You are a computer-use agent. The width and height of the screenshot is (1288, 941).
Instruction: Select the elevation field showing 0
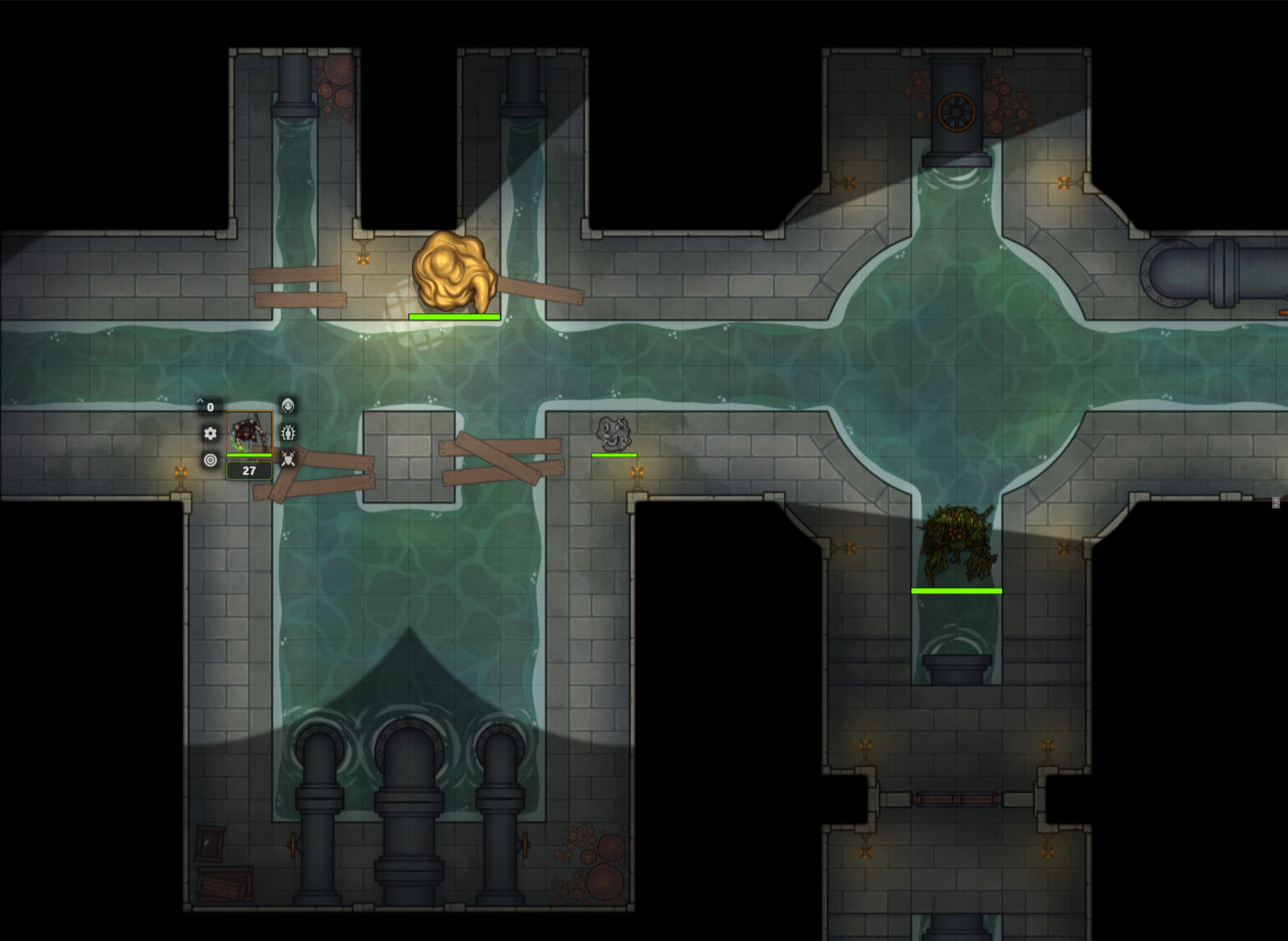210,407
